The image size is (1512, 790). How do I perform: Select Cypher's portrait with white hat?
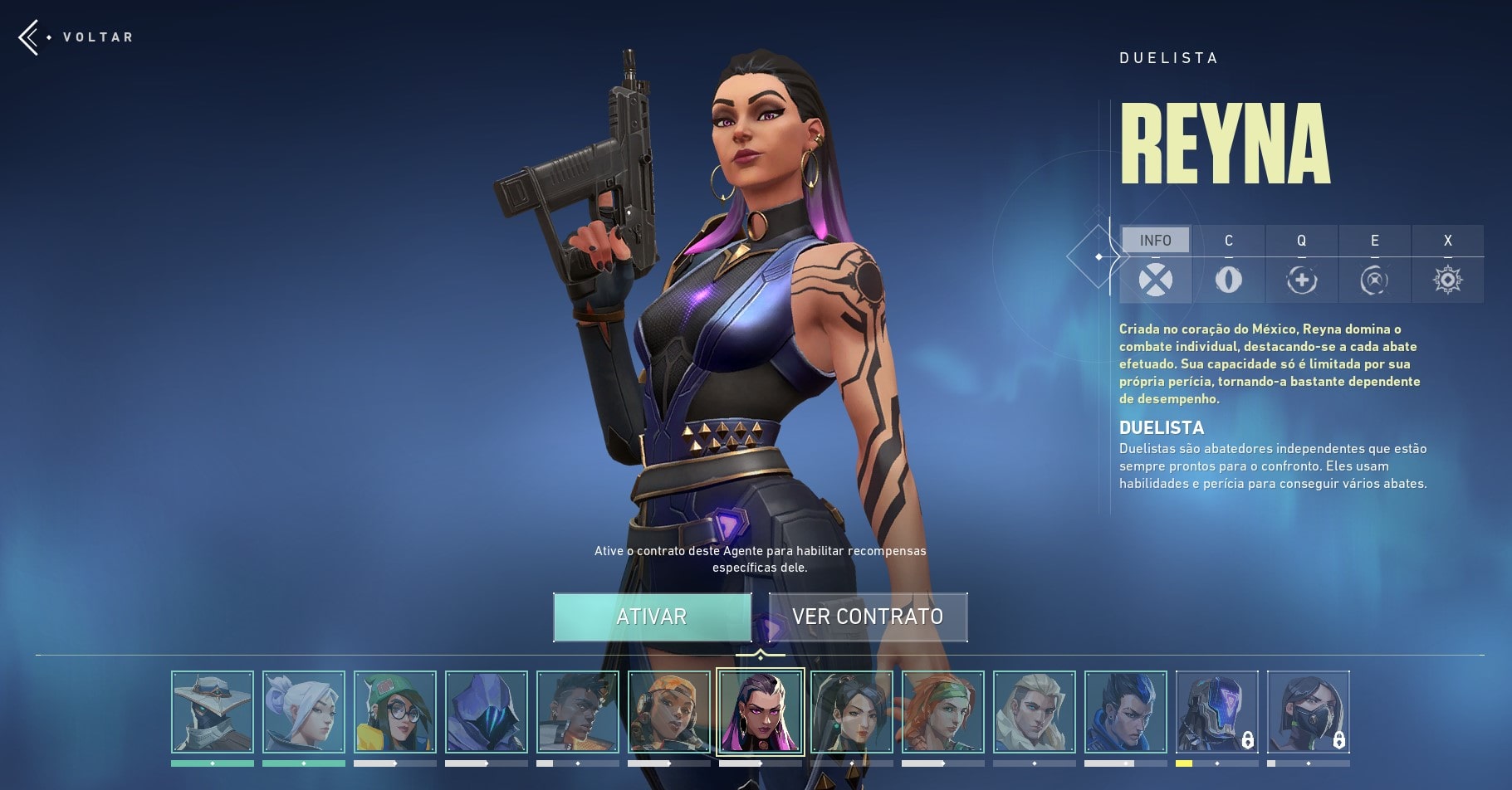pyautogui.click(x=213, y=712)
